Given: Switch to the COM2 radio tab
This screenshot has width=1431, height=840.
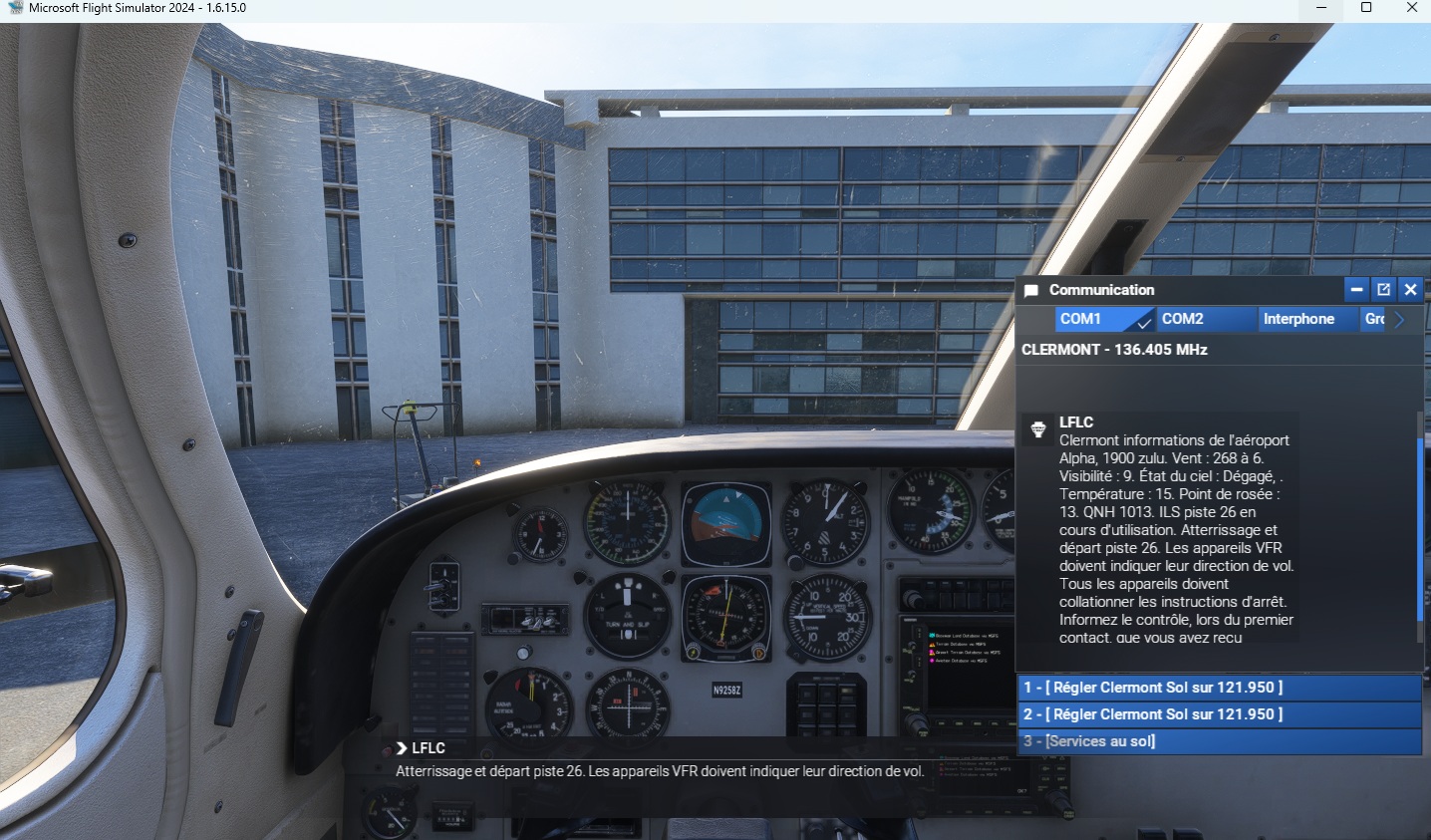Looking at the screenshot, I should coord(1204,319).
